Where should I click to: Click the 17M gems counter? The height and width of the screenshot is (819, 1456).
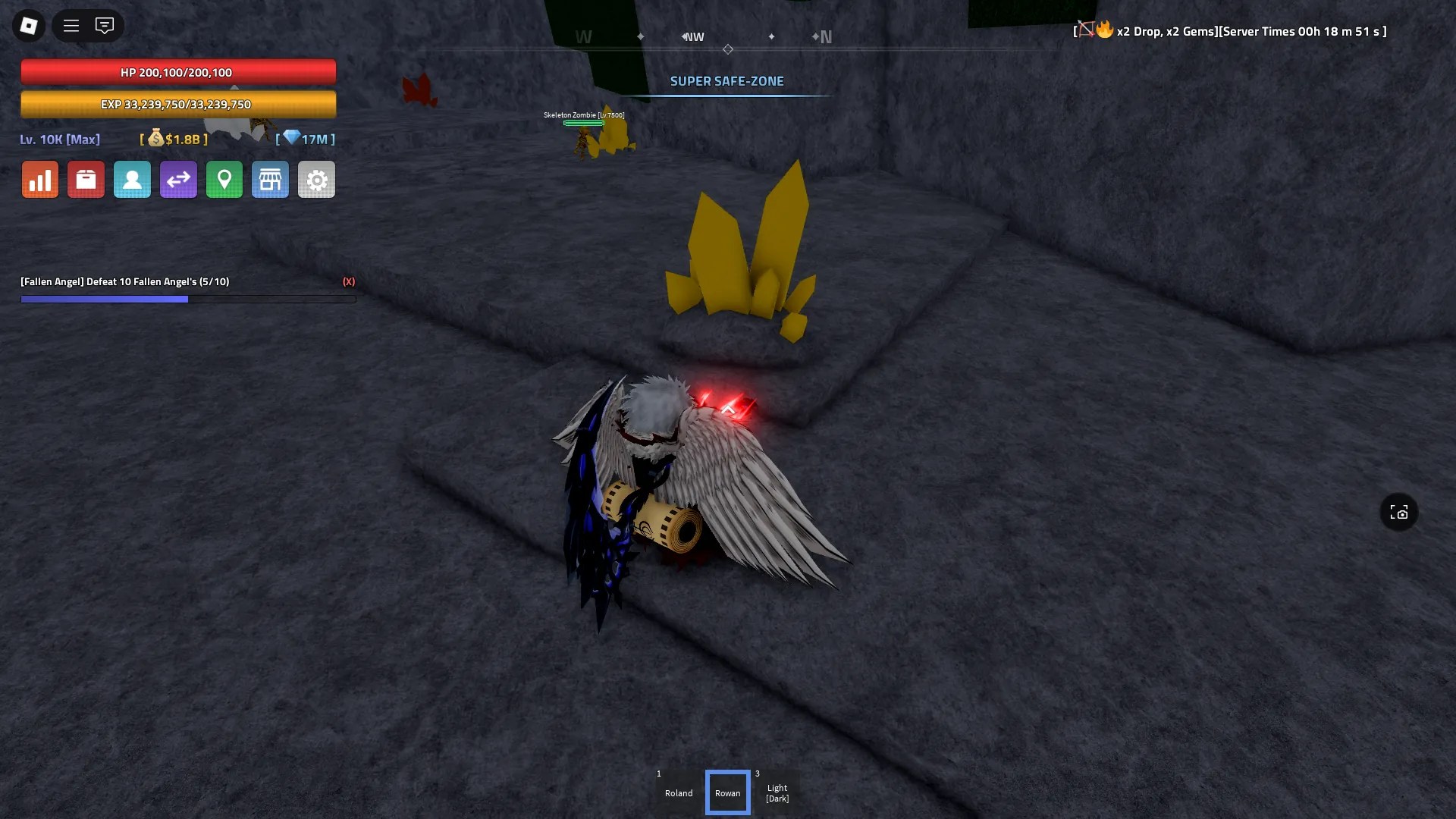[x=305, y=140]
